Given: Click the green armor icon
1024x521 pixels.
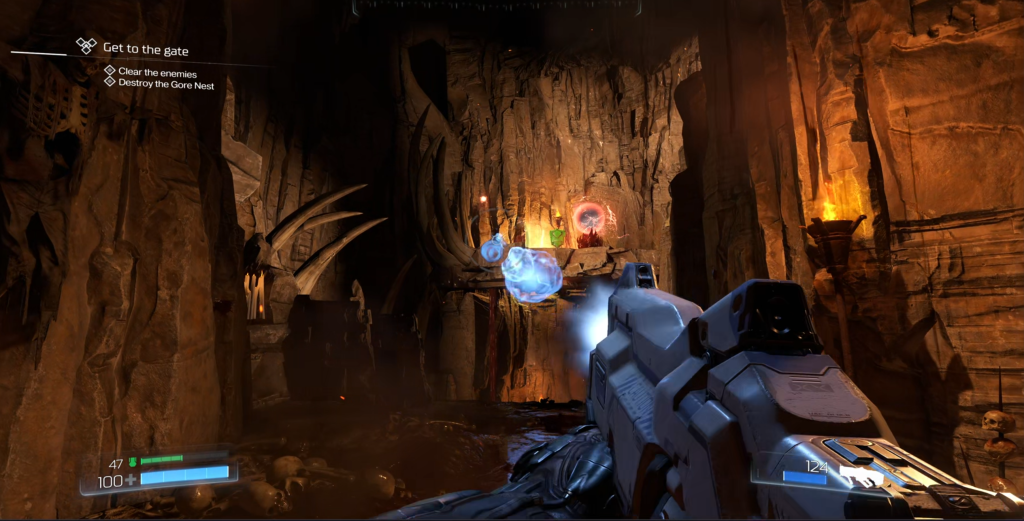Looking at the screenshot, I should coord(131,460).
